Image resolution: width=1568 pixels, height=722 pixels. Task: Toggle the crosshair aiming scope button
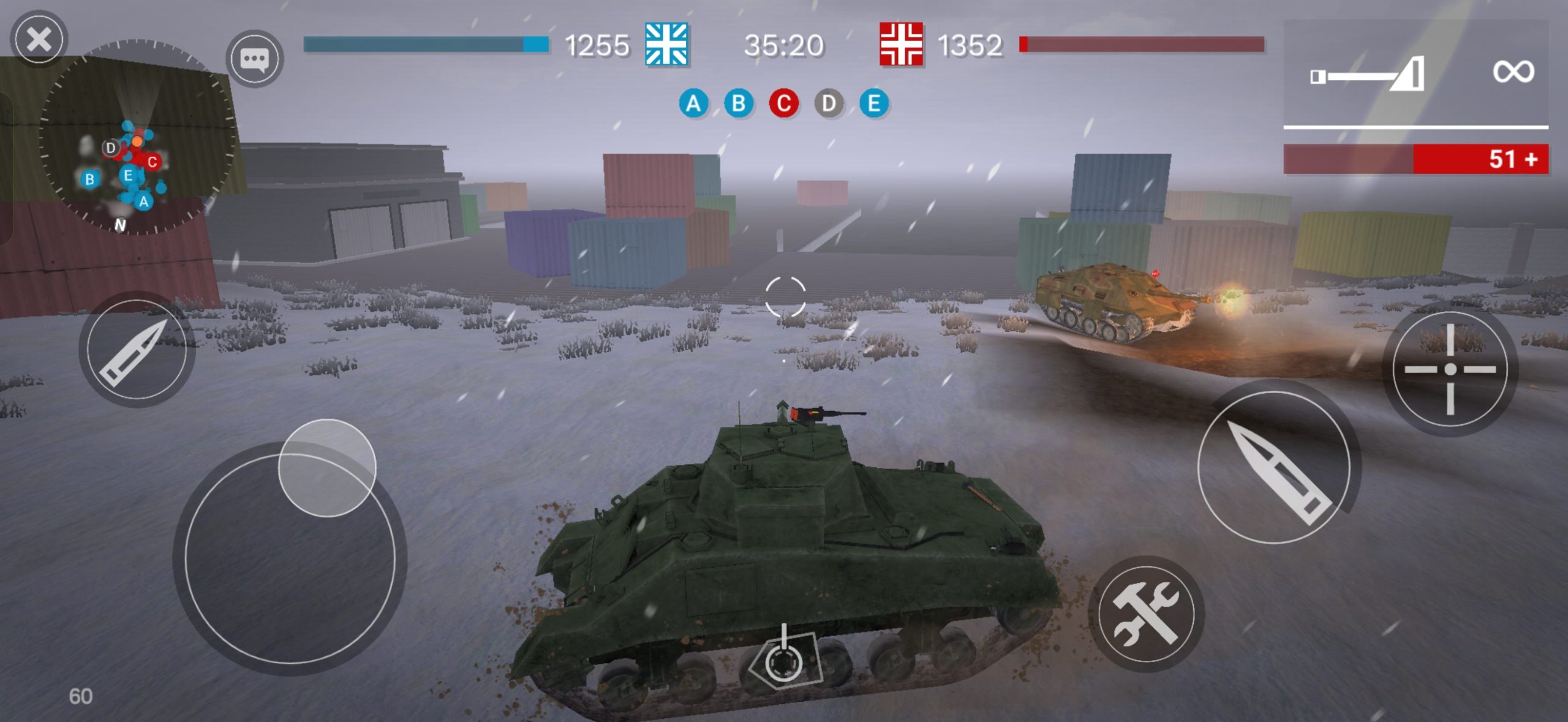pyautogui.click(x=1449, y=369)
